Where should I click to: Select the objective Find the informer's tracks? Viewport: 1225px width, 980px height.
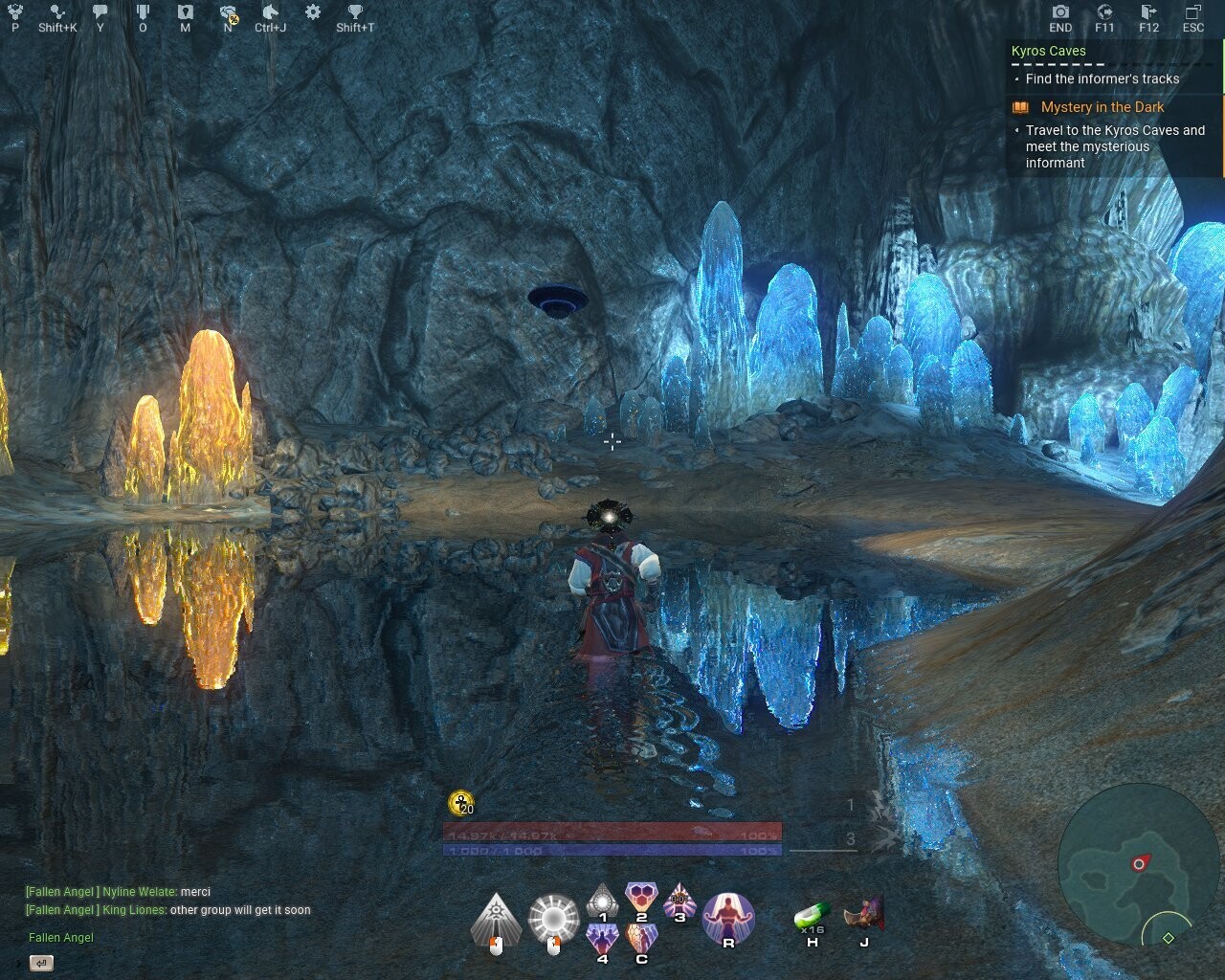coord(1102,79)
